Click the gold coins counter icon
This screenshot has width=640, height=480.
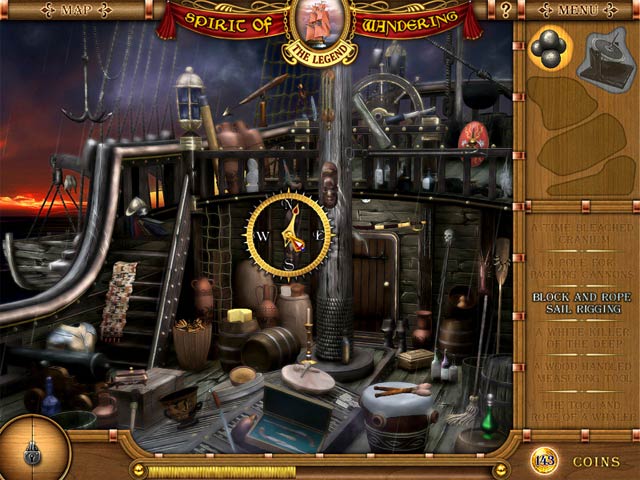pyautogui.click(x=544, y=461)
